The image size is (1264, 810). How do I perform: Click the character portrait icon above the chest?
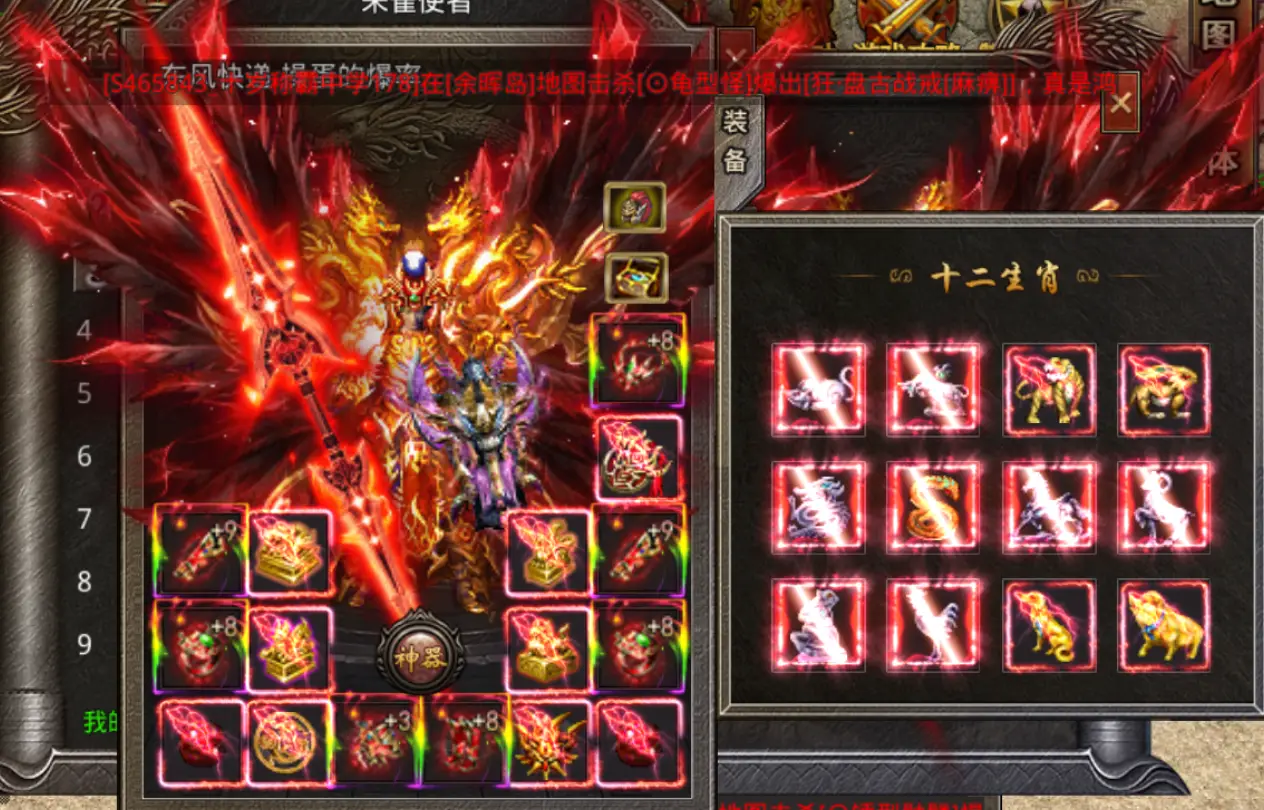click(635, 206)
